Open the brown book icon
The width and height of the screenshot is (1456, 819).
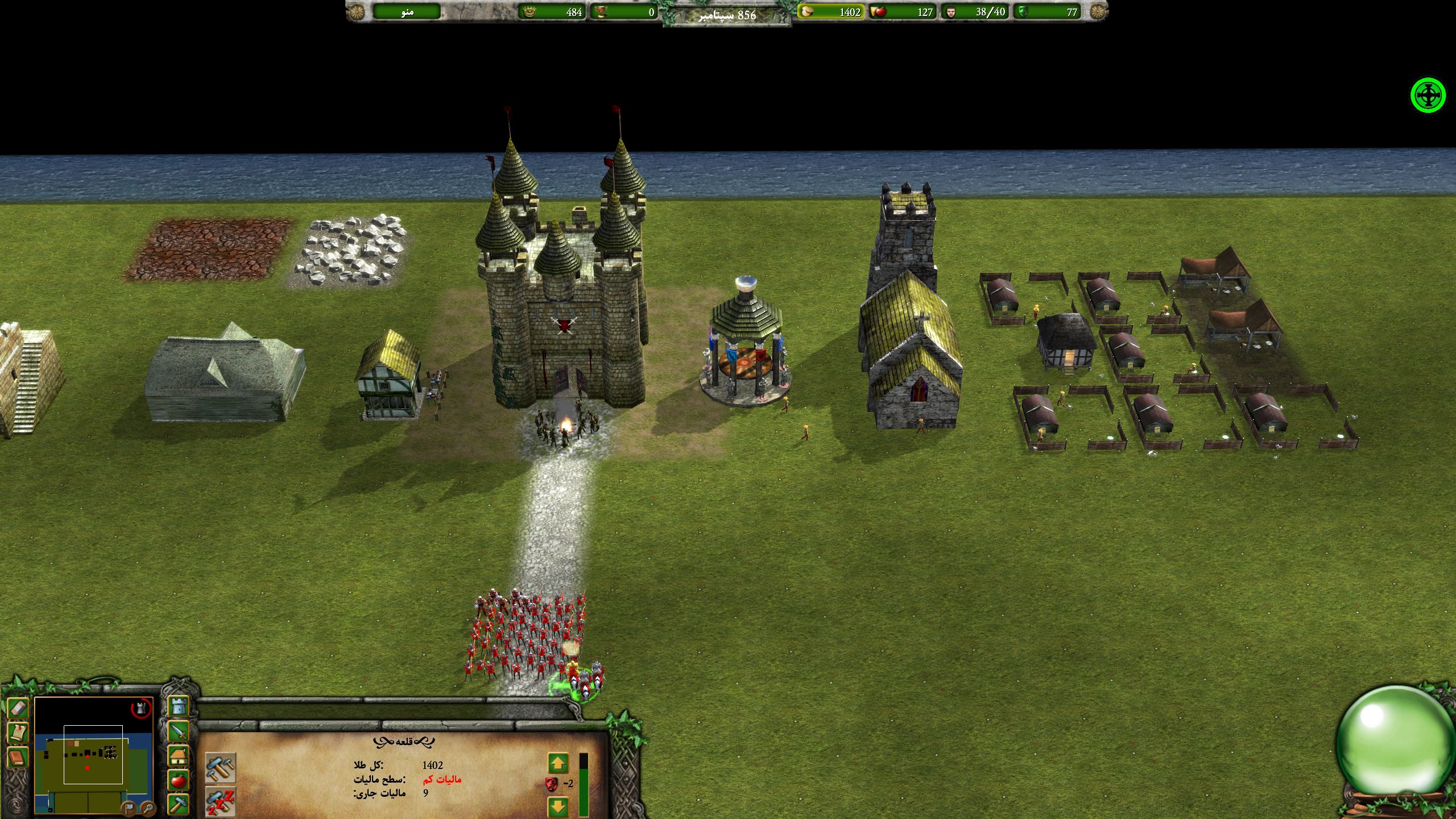point(17,758)
